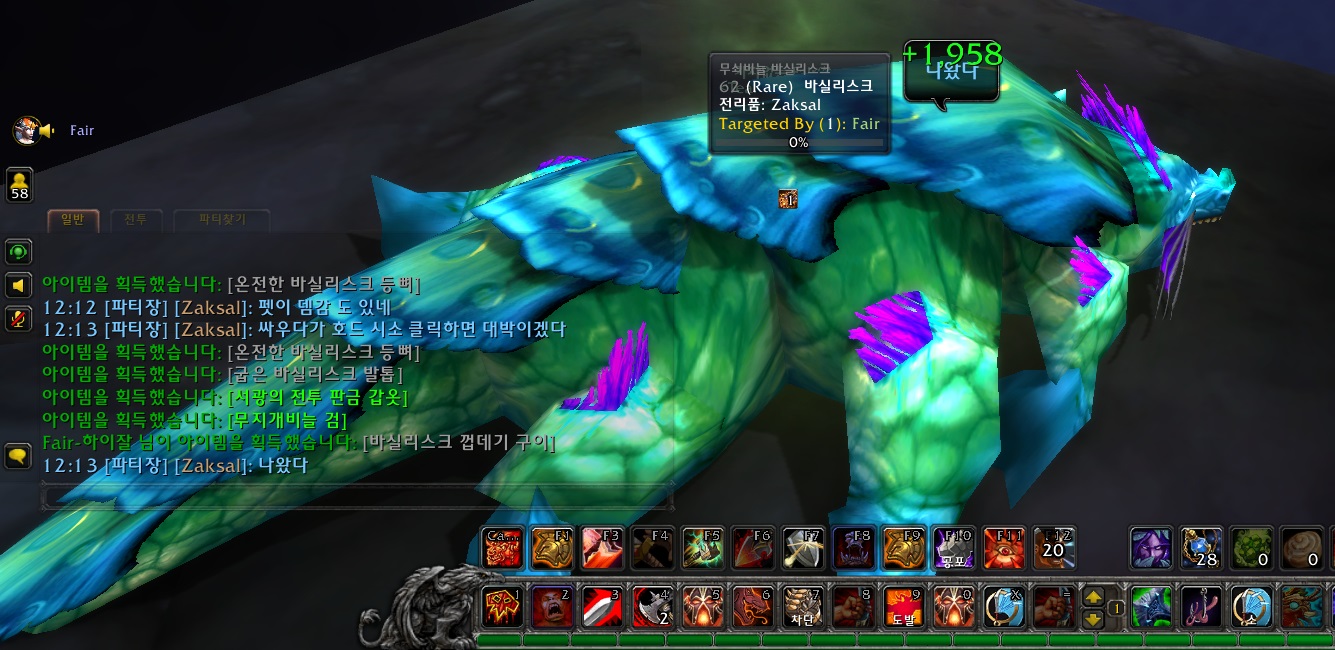Click the action bar page down arrow
Screen dimensions: 1335x650
tap(1094, 618)
